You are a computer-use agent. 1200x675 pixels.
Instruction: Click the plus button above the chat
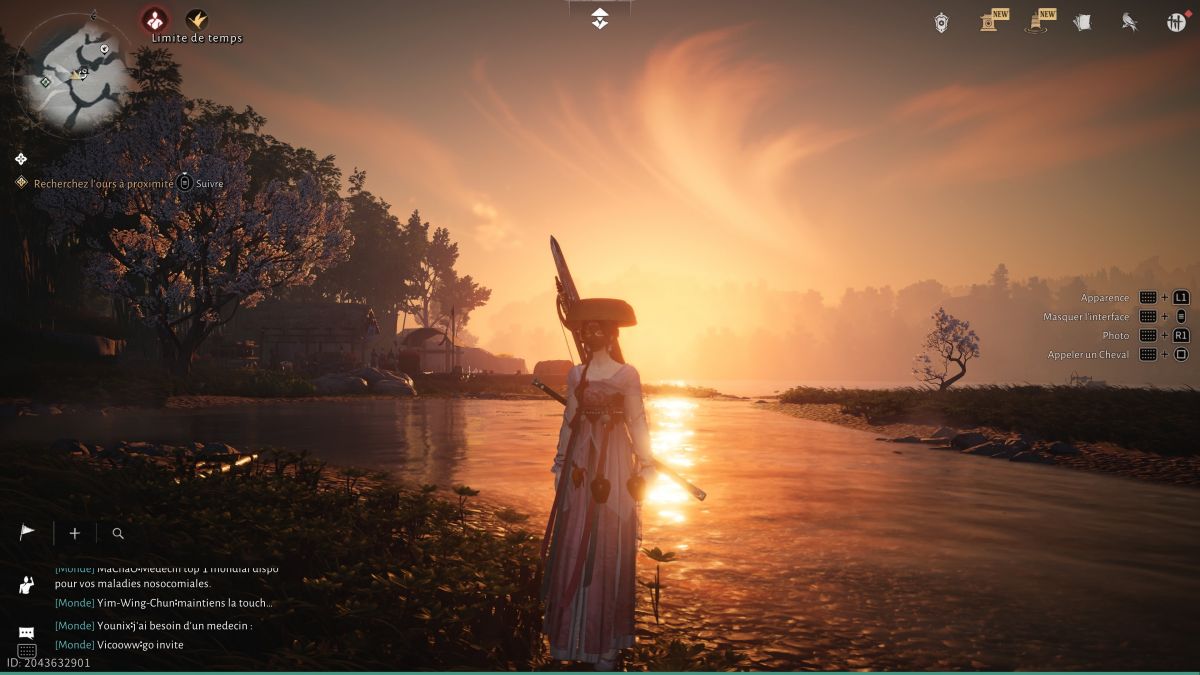coord(74,533)
